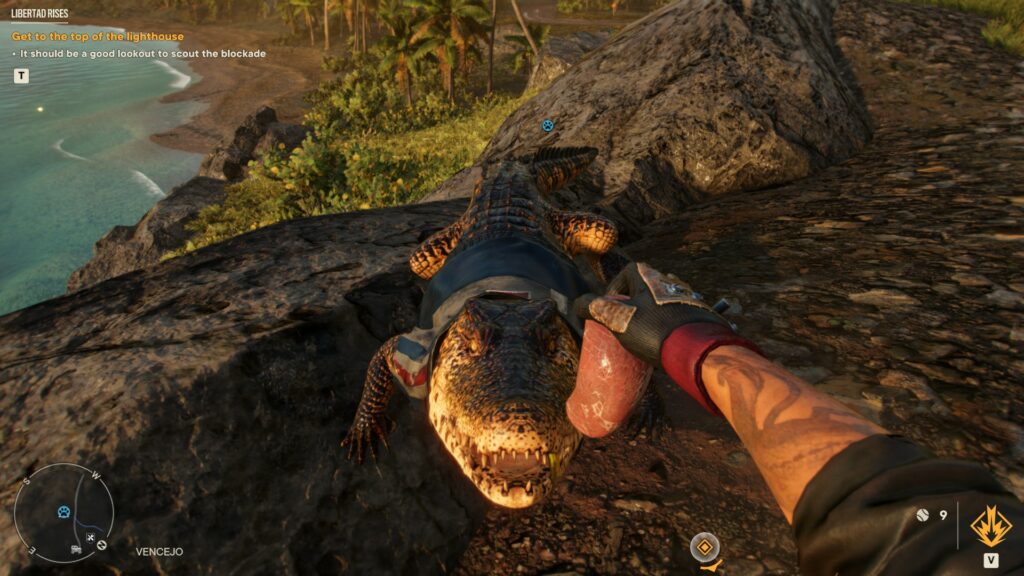The height and width of the screenshot is (576, 1024).
Task: Open the circular minimap
Action: coord(64,513)
